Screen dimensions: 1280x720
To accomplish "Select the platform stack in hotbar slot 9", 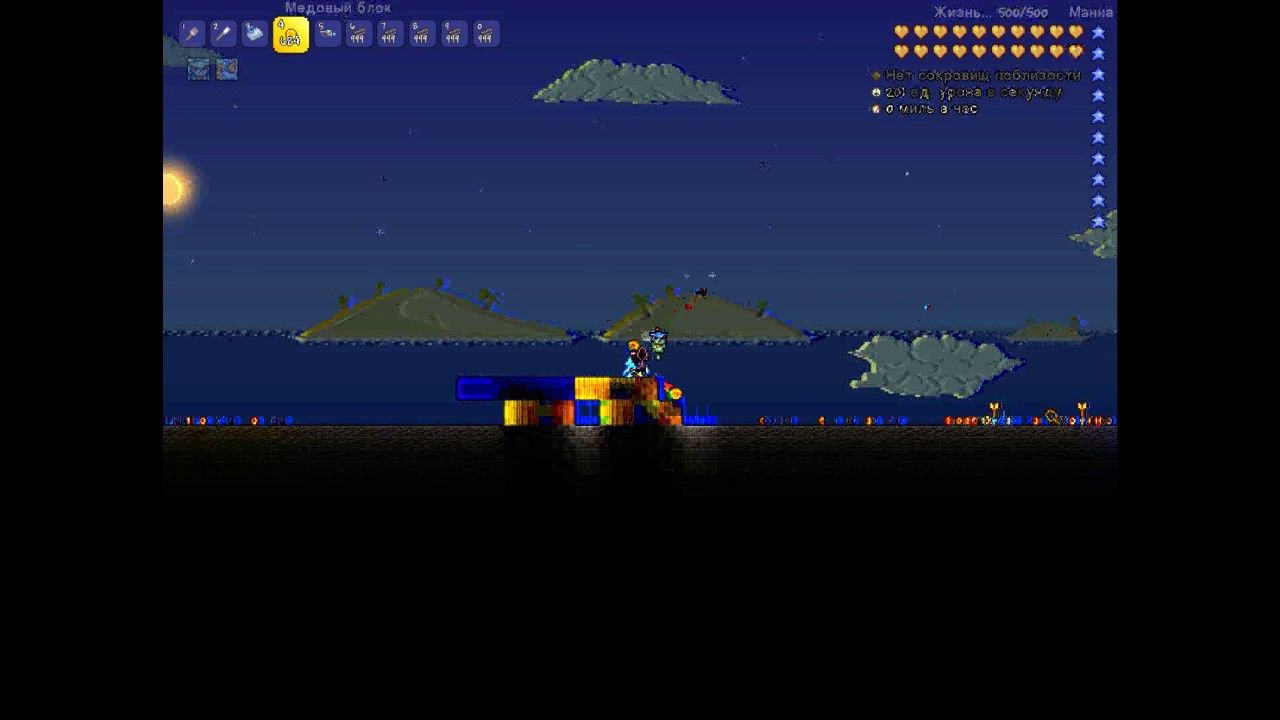I will click(x=452, y=35).
